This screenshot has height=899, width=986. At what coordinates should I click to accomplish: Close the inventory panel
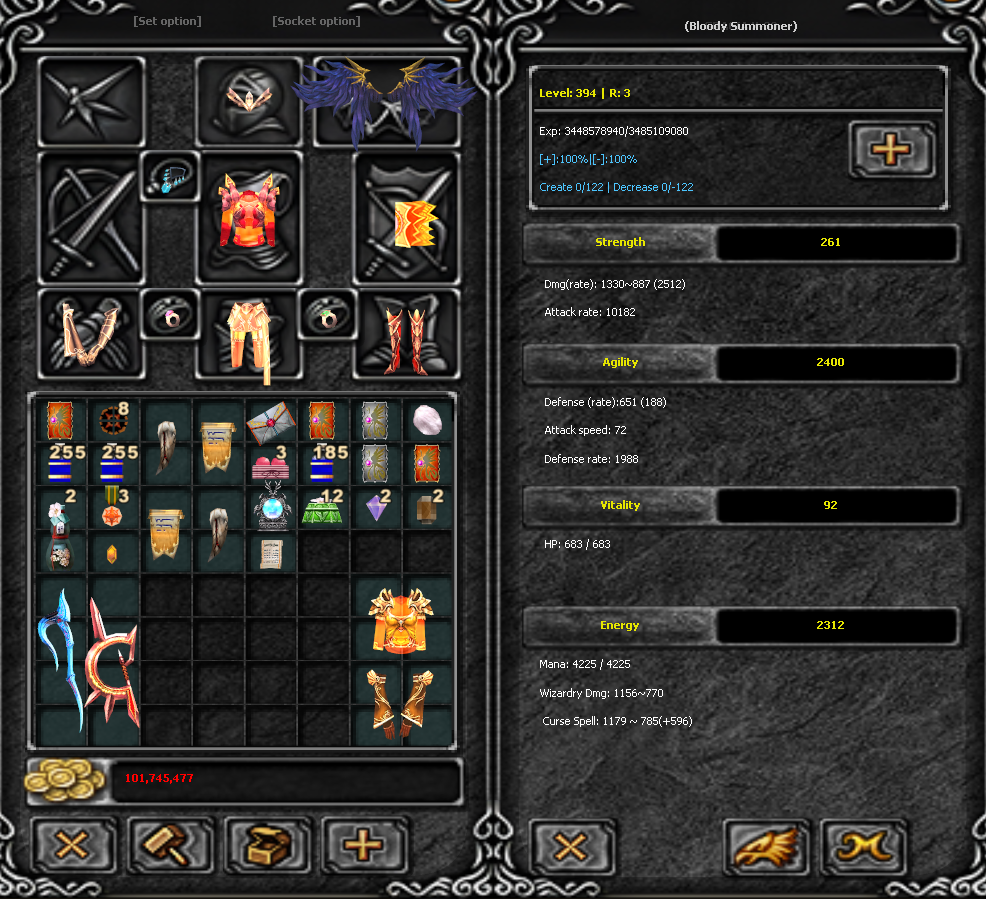pos(72,846)
